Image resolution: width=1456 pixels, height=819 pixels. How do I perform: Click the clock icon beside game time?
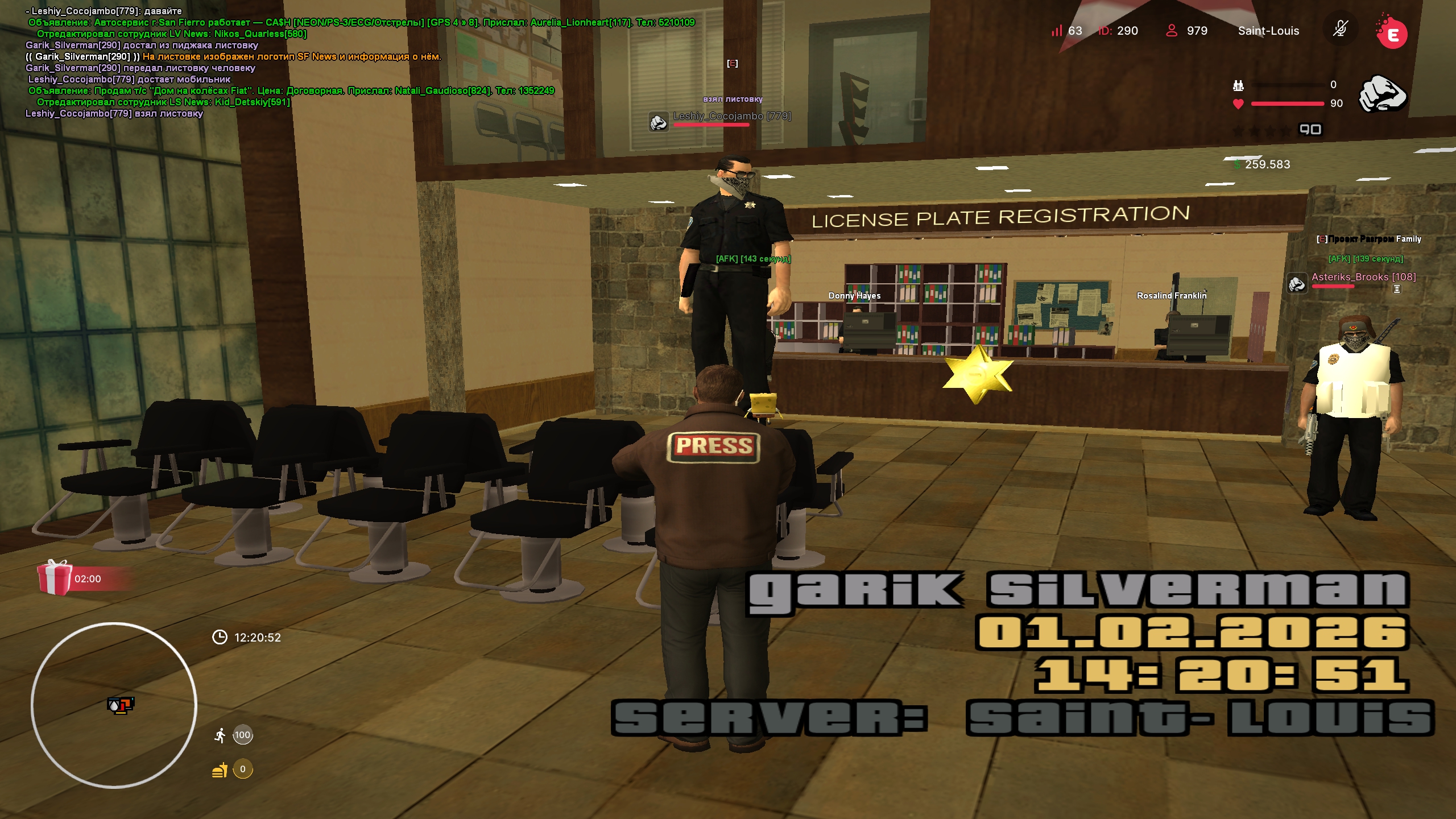220,637
